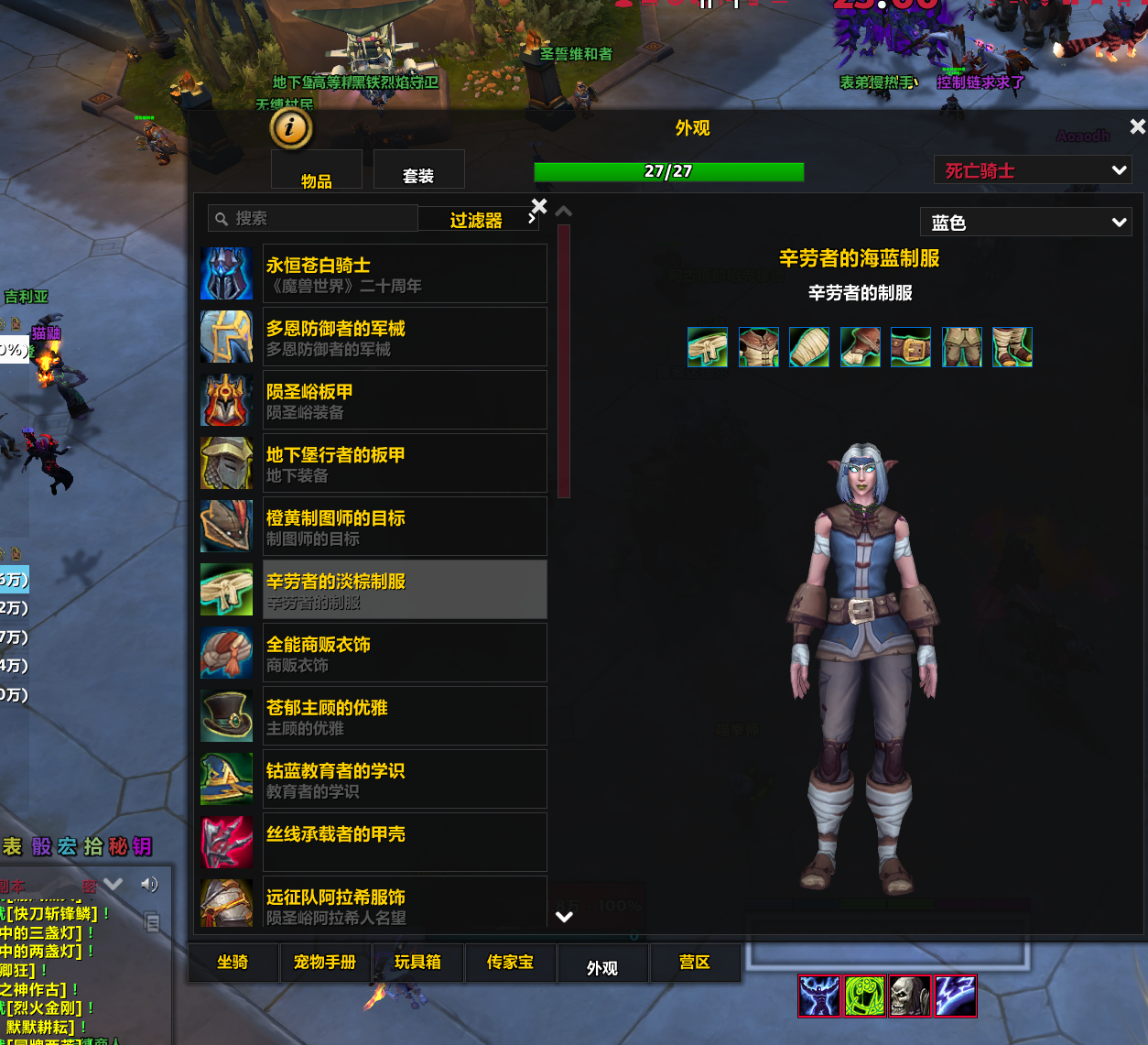Open the 坐骑 mounts tab
Viewport: 1148px width, 1045px height.
233,963
